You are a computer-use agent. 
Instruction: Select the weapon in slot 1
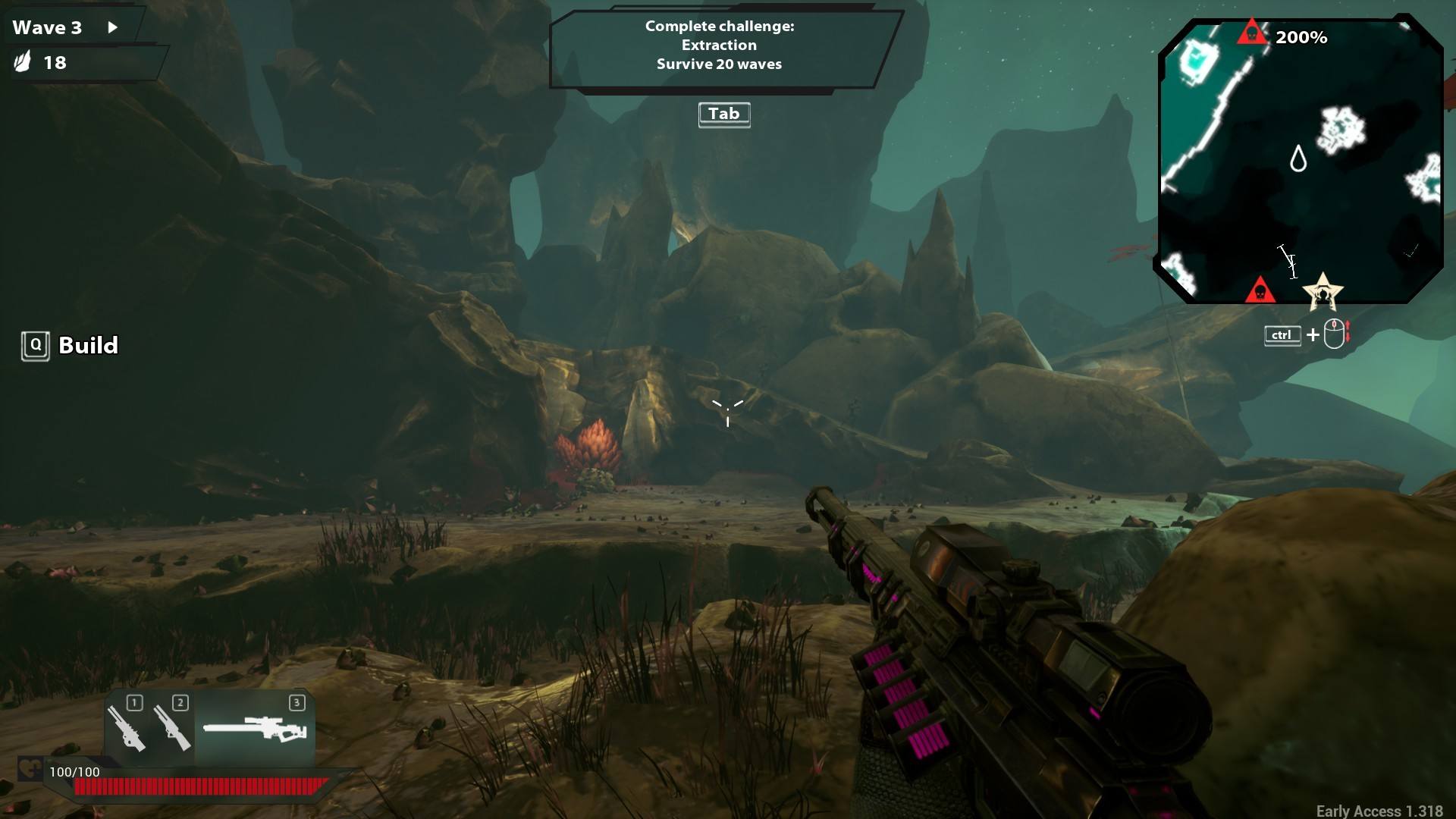pos(126,728)
